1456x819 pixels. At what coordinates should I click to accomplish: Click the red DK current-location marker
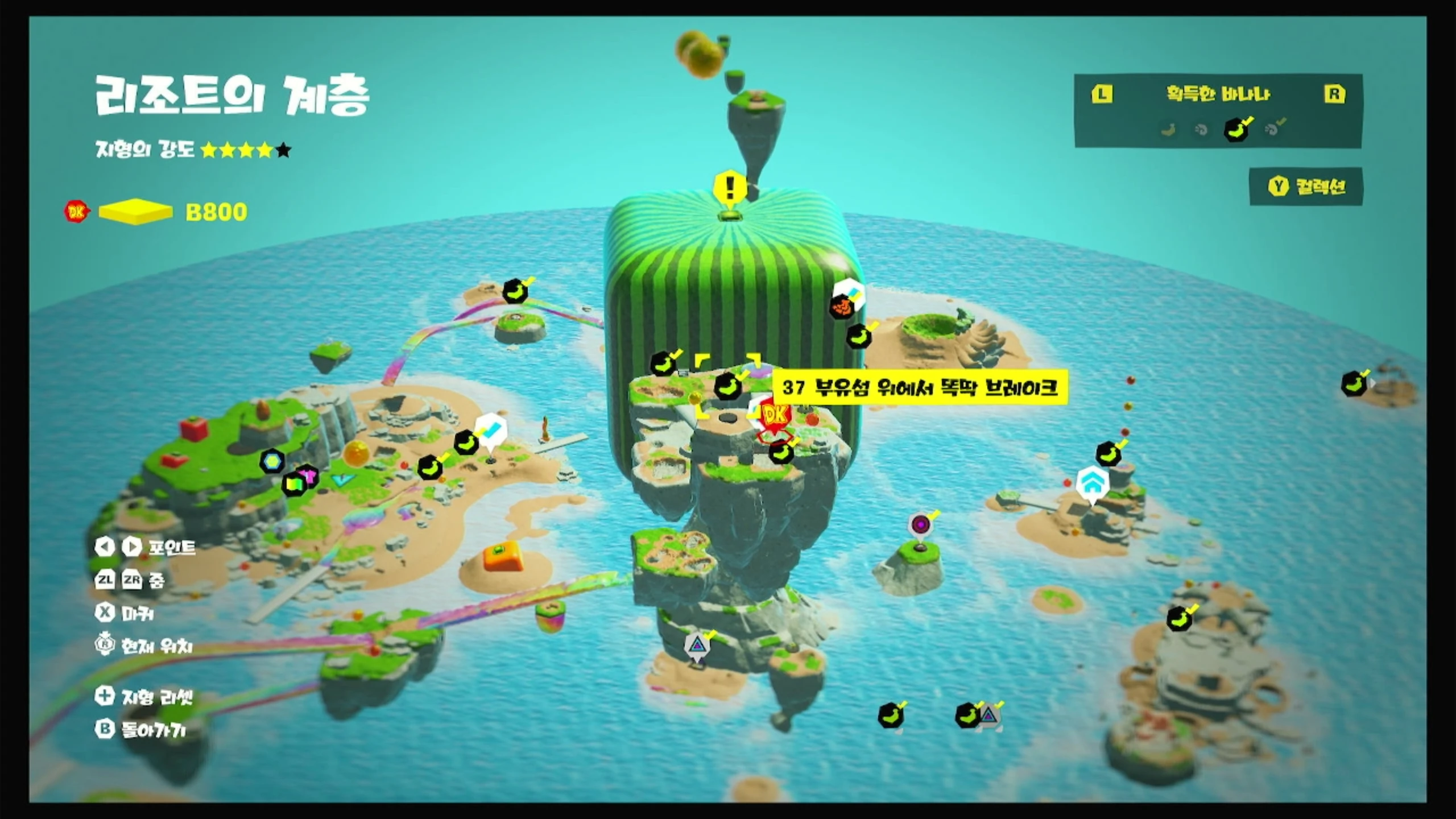point(775,417)
